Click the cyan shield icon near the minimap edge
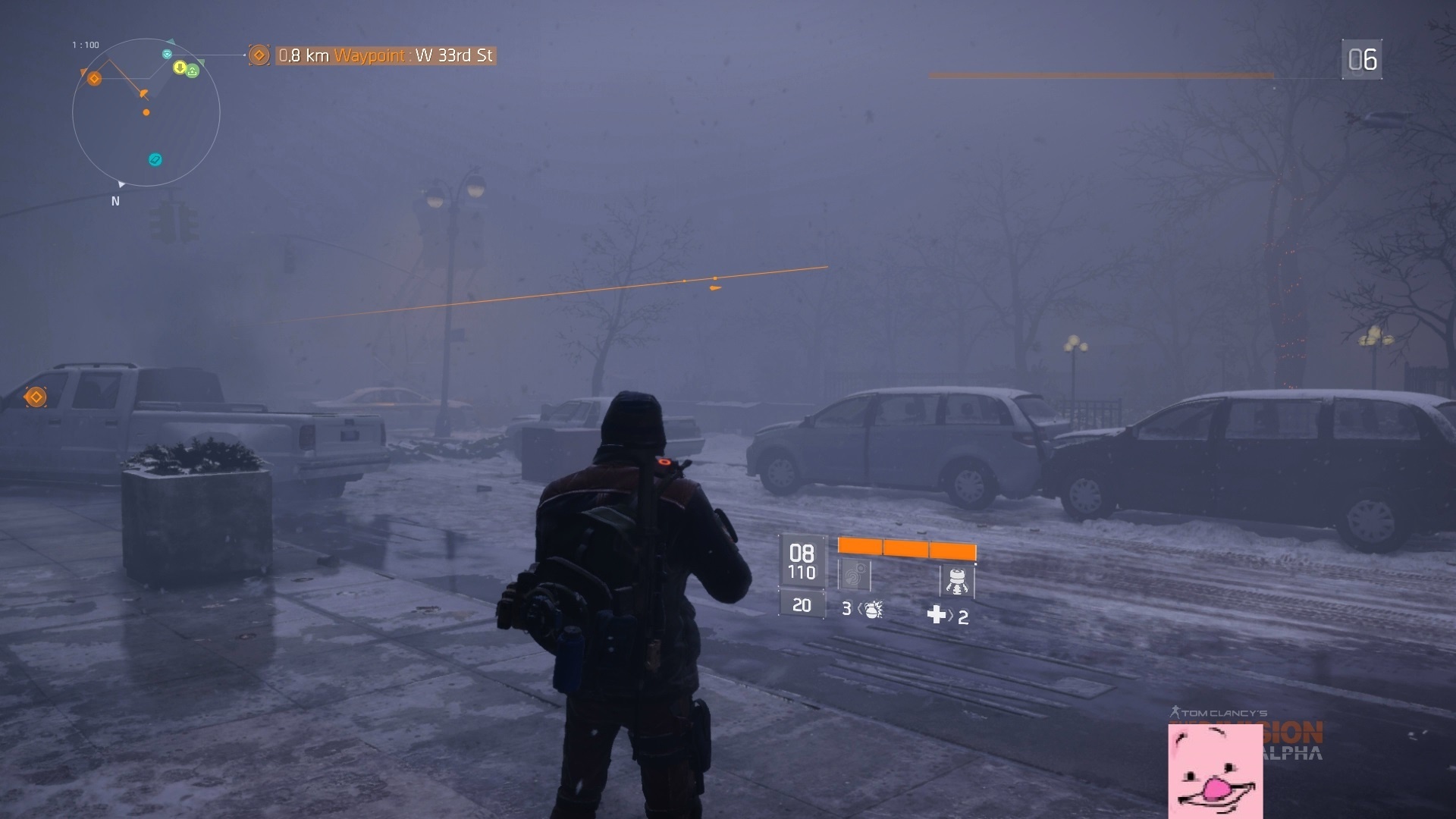Screen dimensions: 1456x819 (167, 55)
